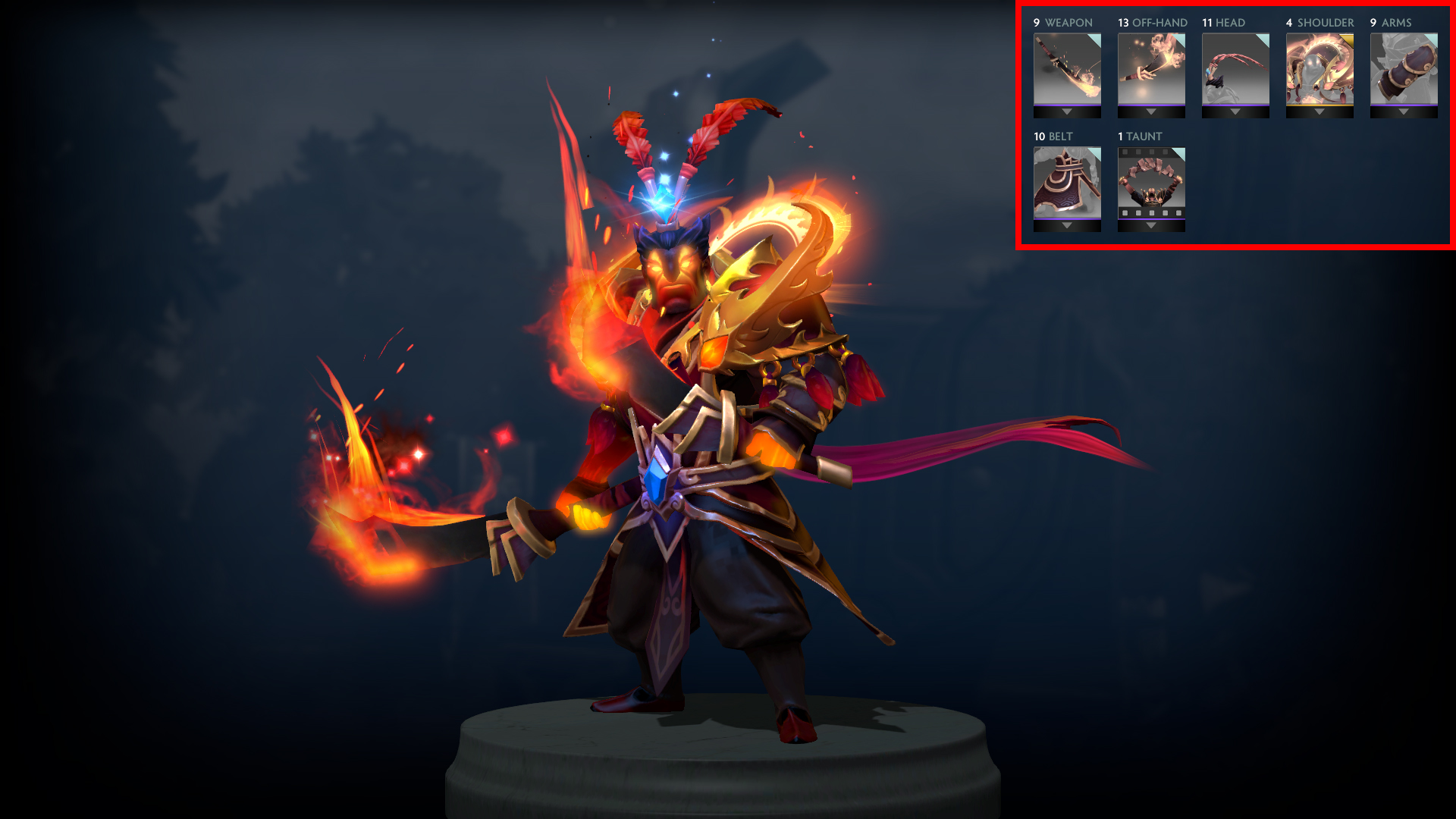Select the Belt slot item
1456x819 pixels.
1067,183
